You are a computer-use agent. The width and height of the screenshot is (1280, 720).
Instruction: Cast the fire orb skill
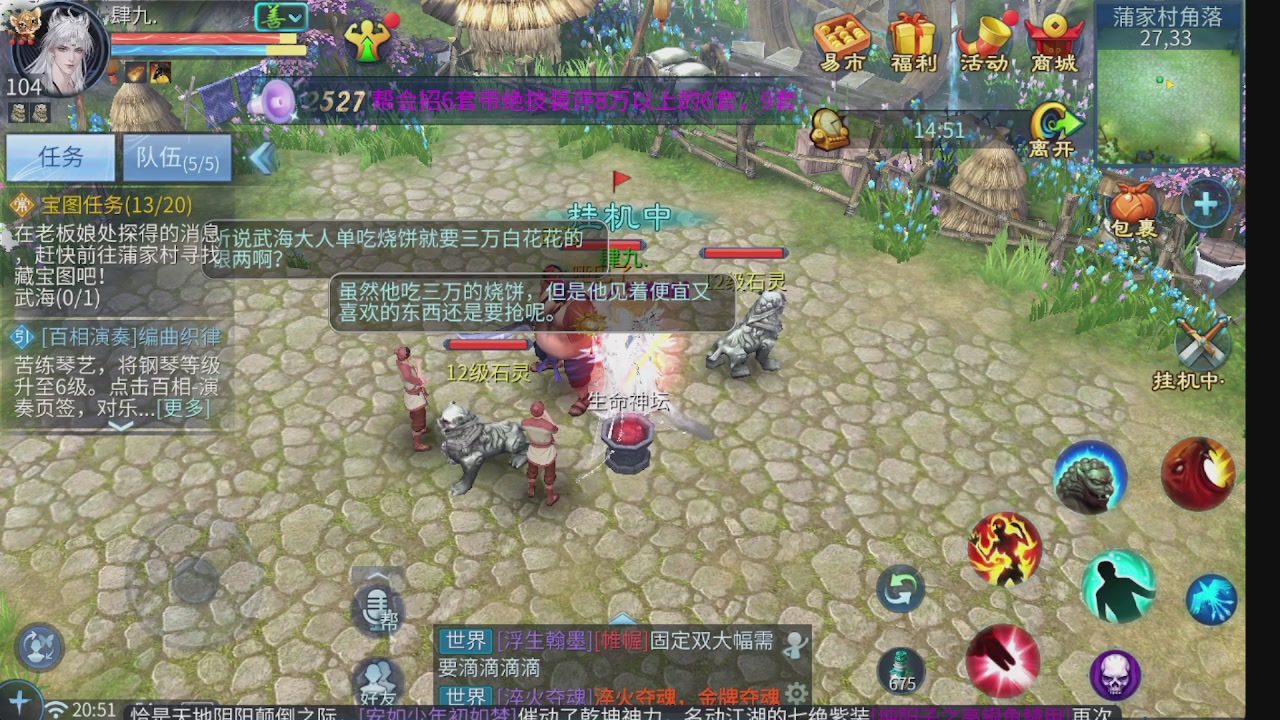[x=1197, y=474]
